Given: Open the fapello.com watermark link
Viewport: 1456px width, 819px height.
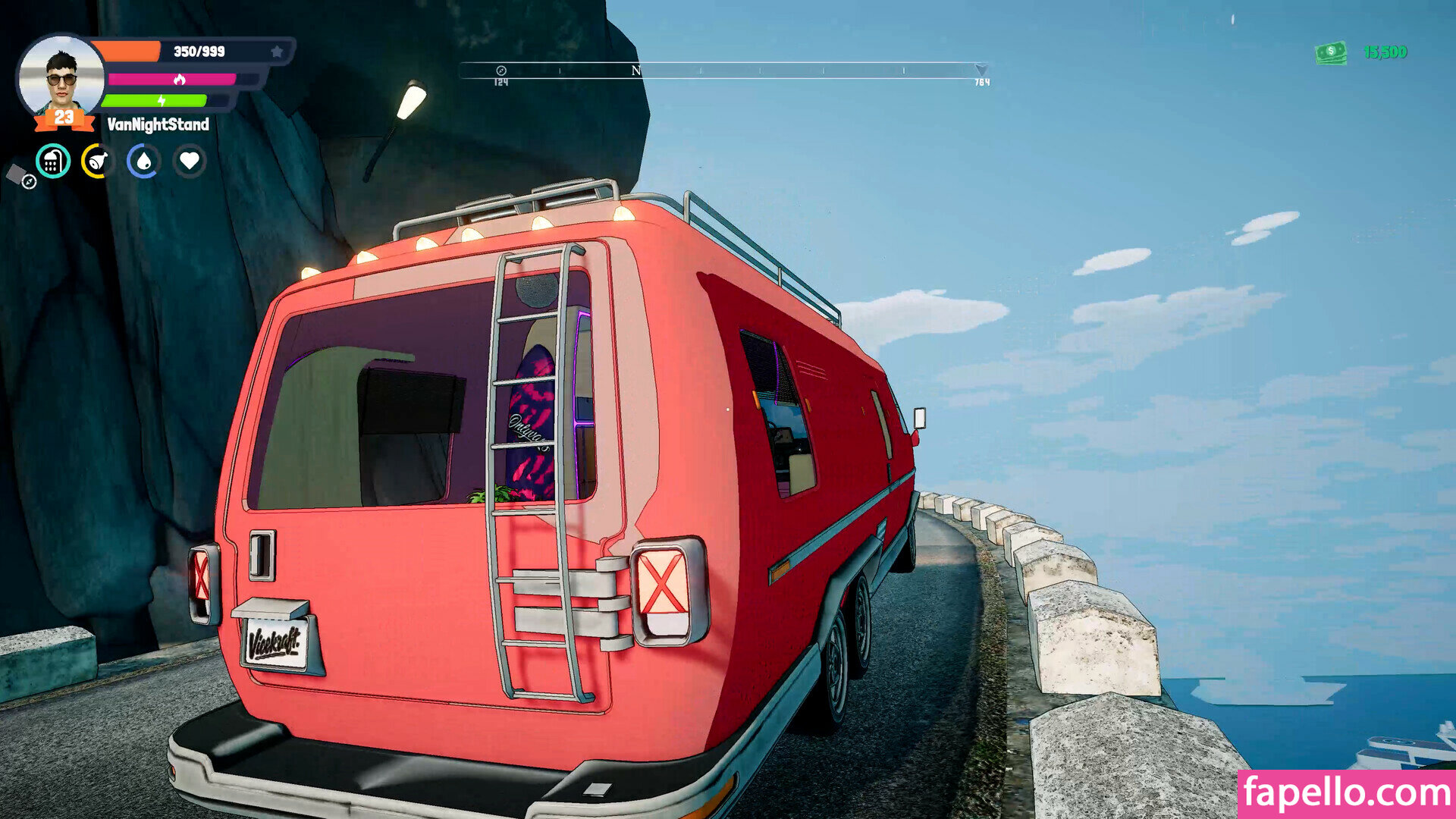Looking at the screenshot, I should (1346, 793).
